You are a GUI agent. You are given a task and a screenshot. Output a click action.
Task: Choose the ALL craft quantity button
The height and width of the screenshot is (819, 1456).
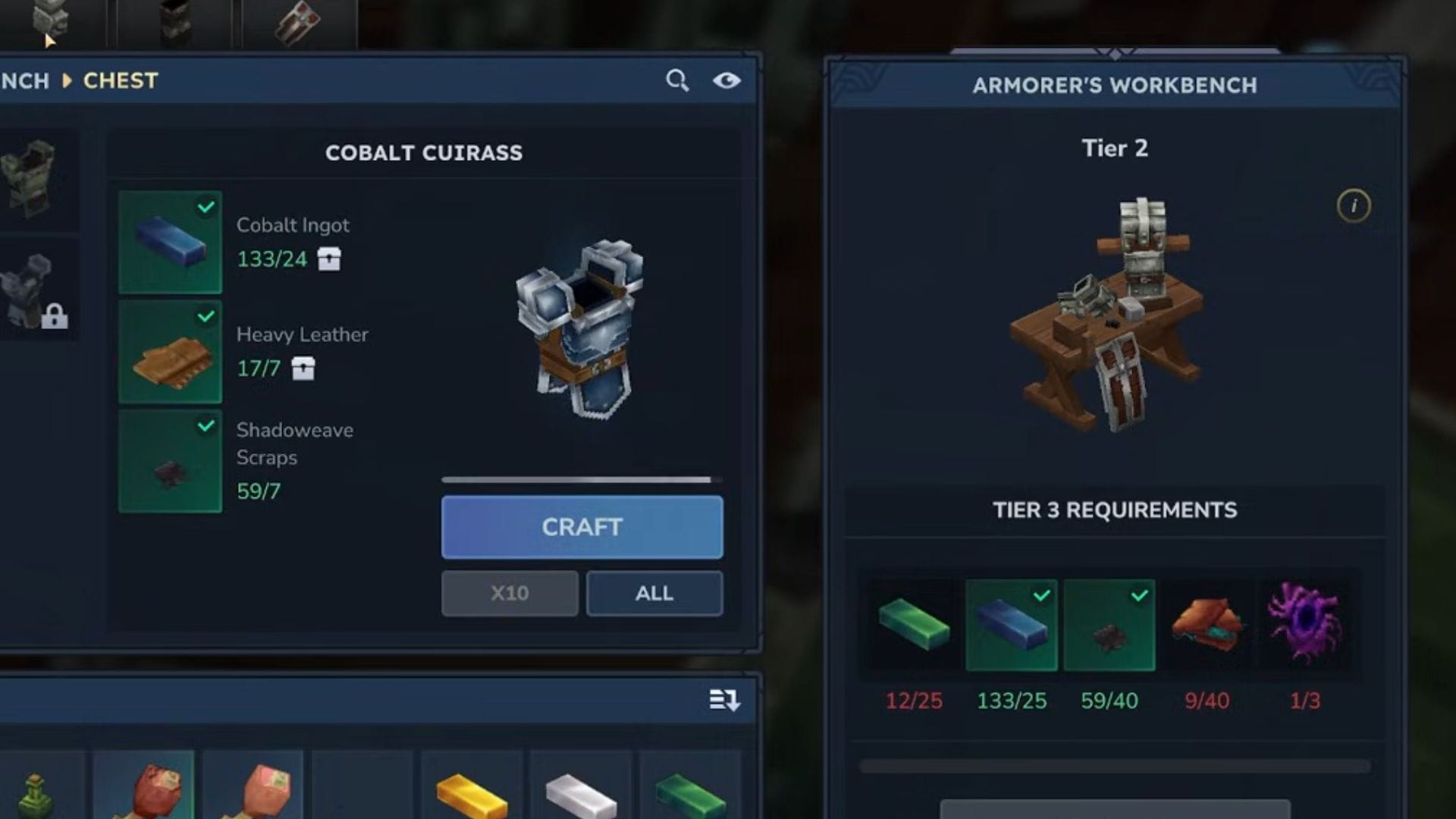pos(654,593)
